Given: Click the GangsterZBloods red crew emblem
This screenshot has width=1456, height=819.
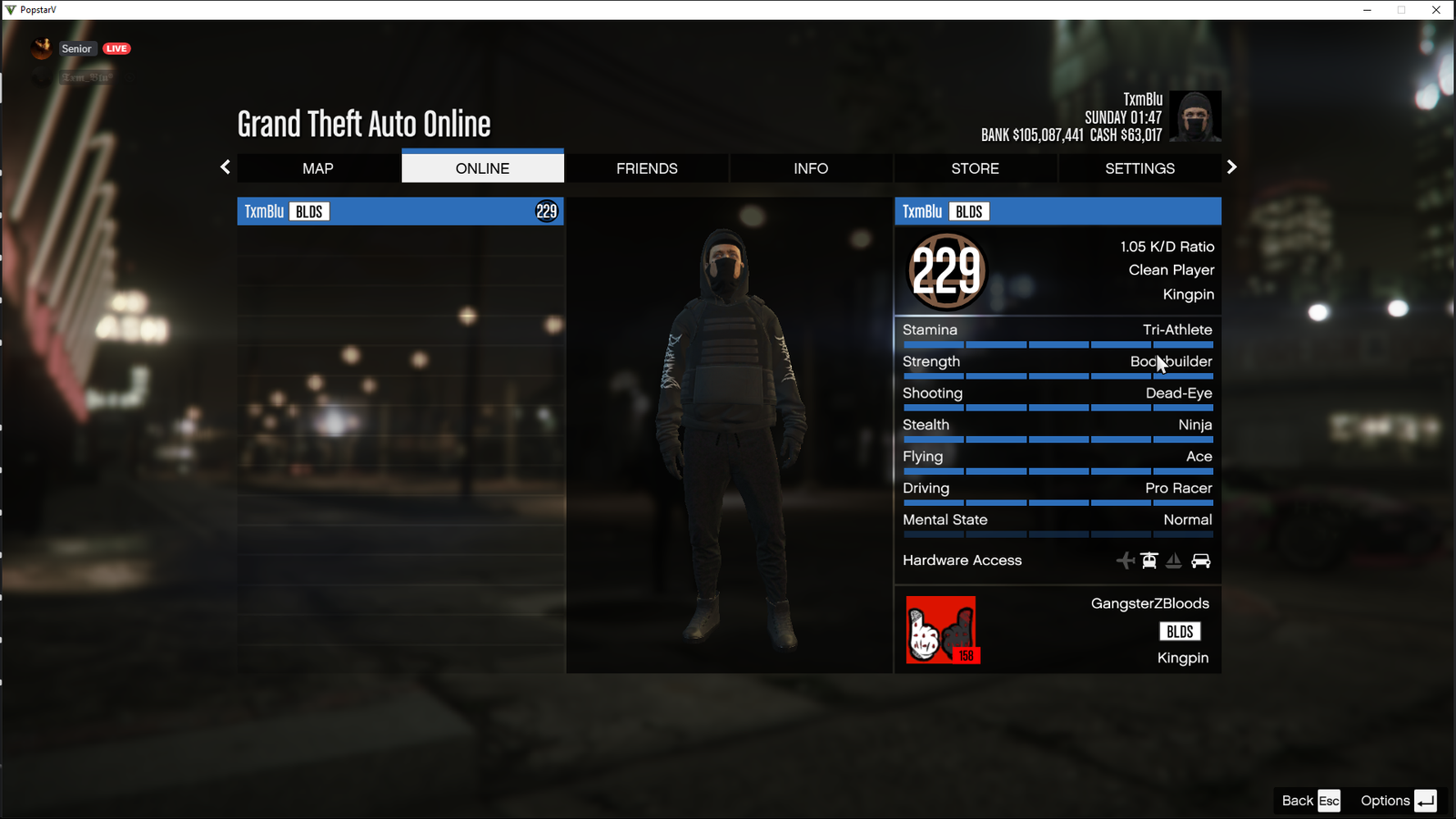Looking at the screenshot, I should click(x=940, y=629).
